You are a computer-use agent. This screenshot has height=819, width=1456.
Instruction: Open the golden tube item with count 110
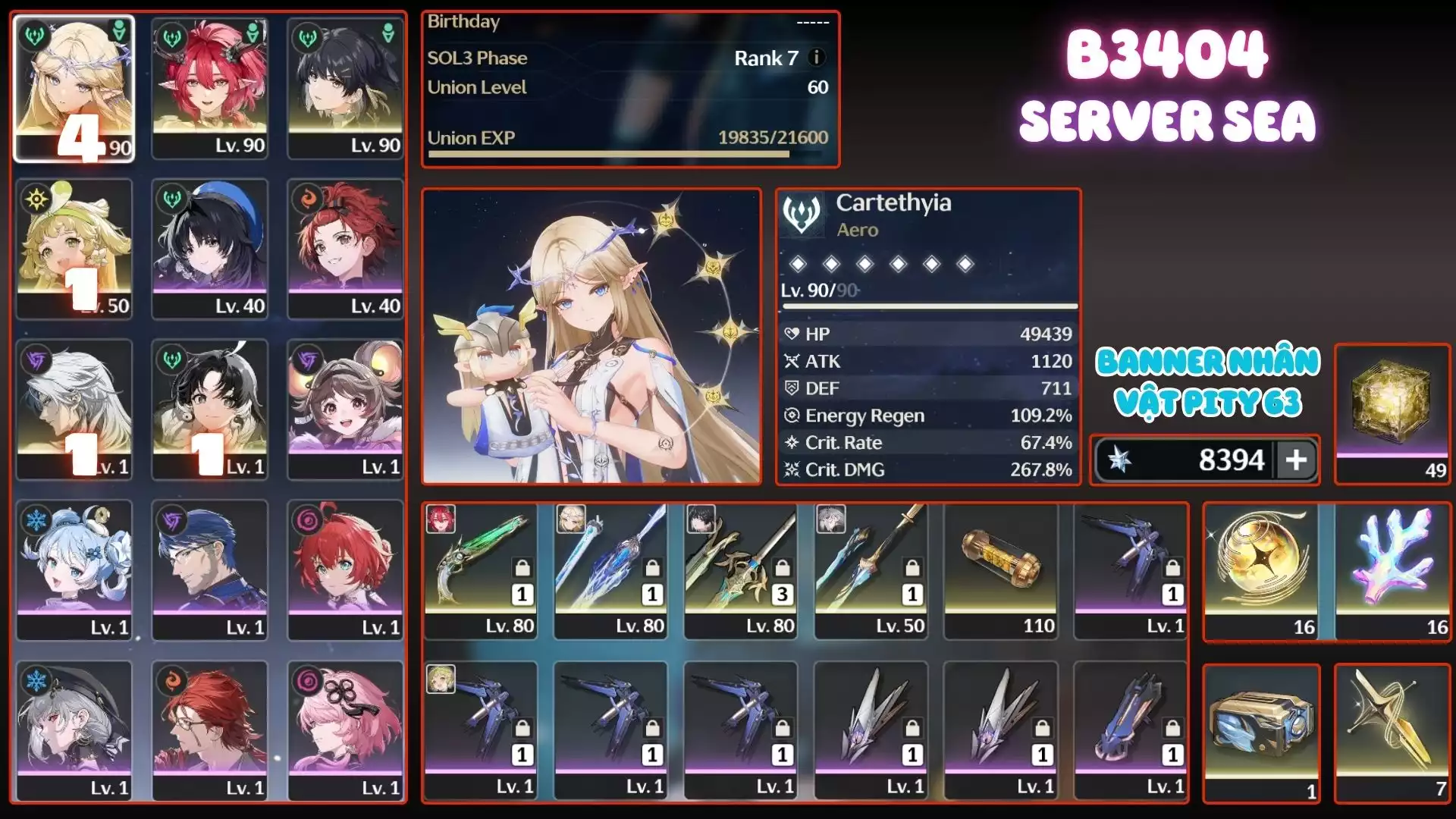tap(1001, 570)
